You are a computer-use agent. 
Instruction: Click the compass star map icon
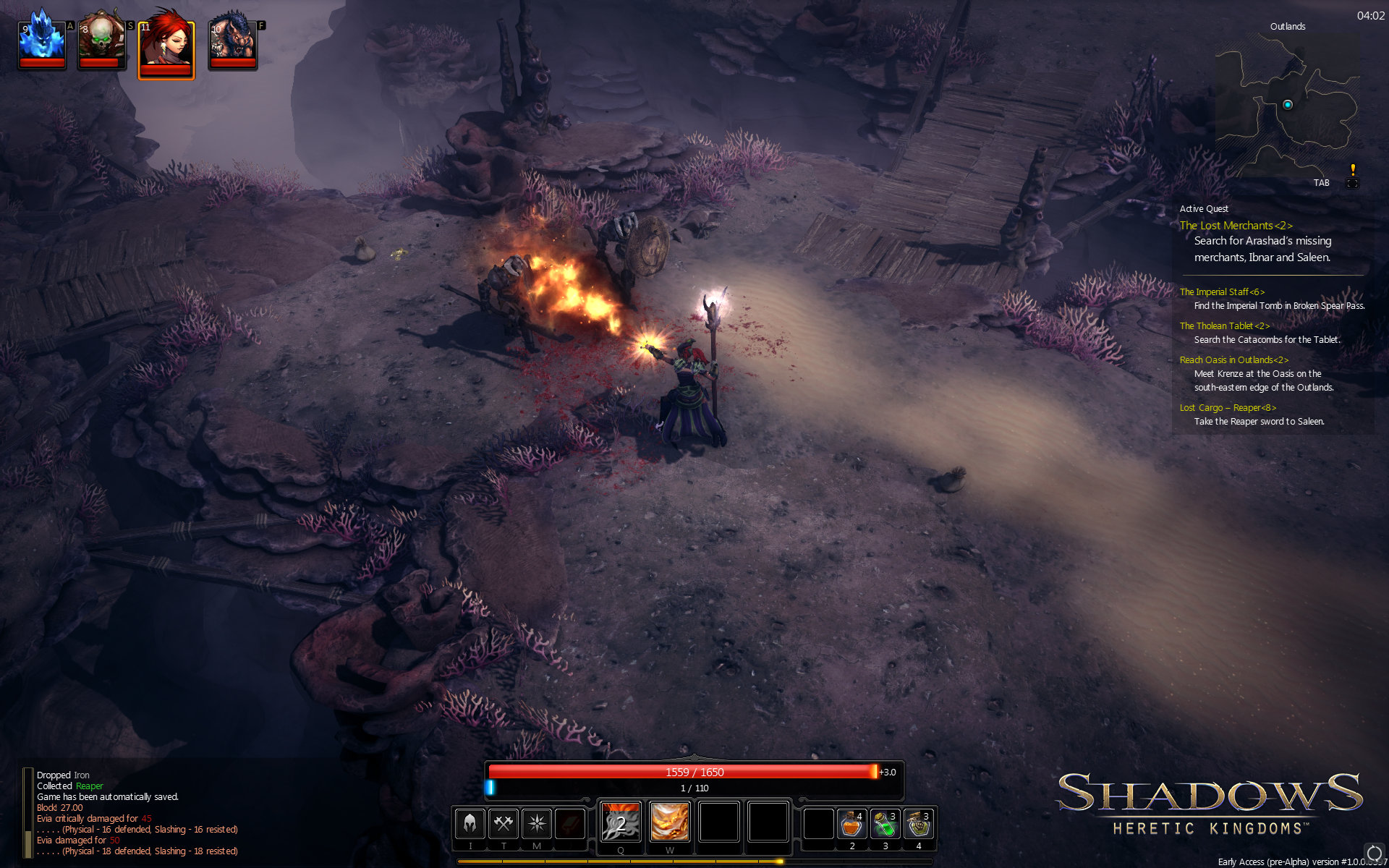coord(537,823)
